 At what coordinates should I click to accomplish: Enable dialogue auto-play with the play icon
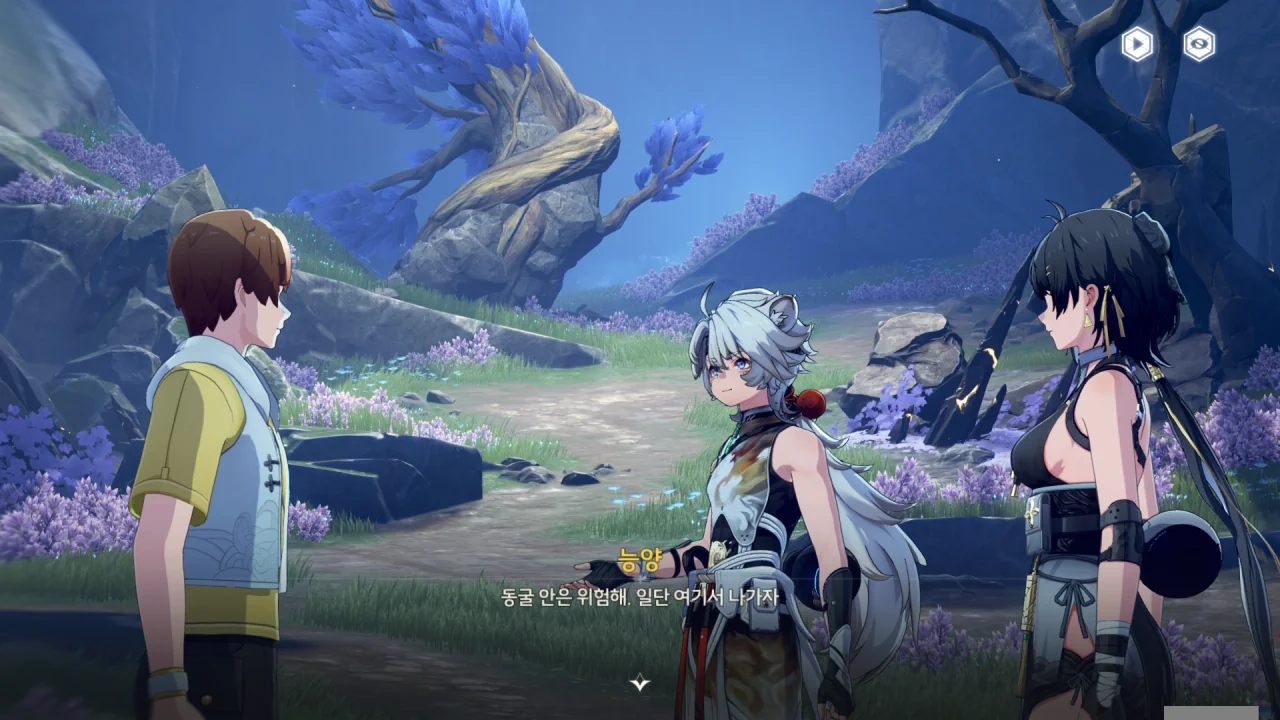coord(1137,44)
